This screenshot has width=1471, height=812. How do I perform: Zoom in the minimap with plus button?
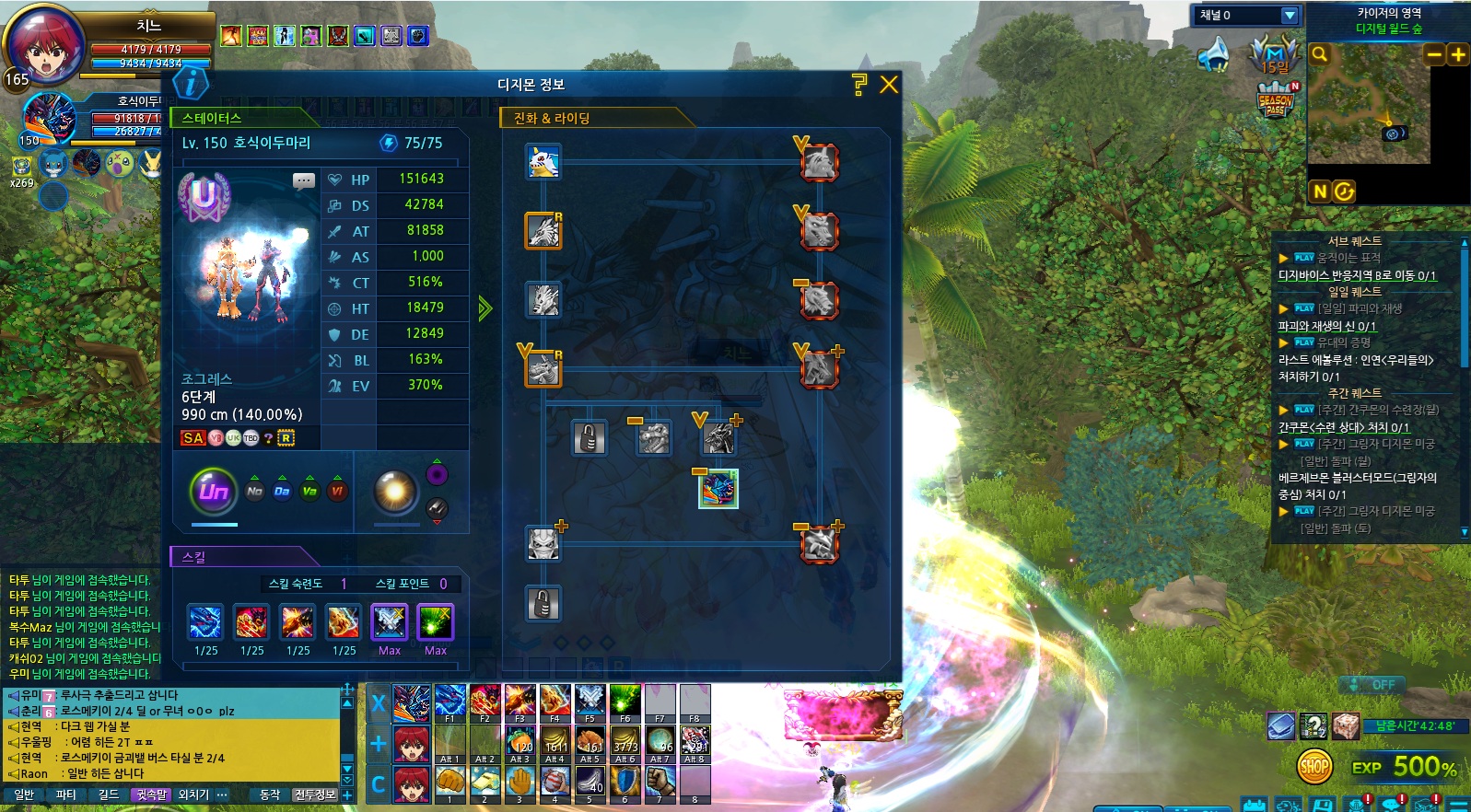pos(1458,54)
